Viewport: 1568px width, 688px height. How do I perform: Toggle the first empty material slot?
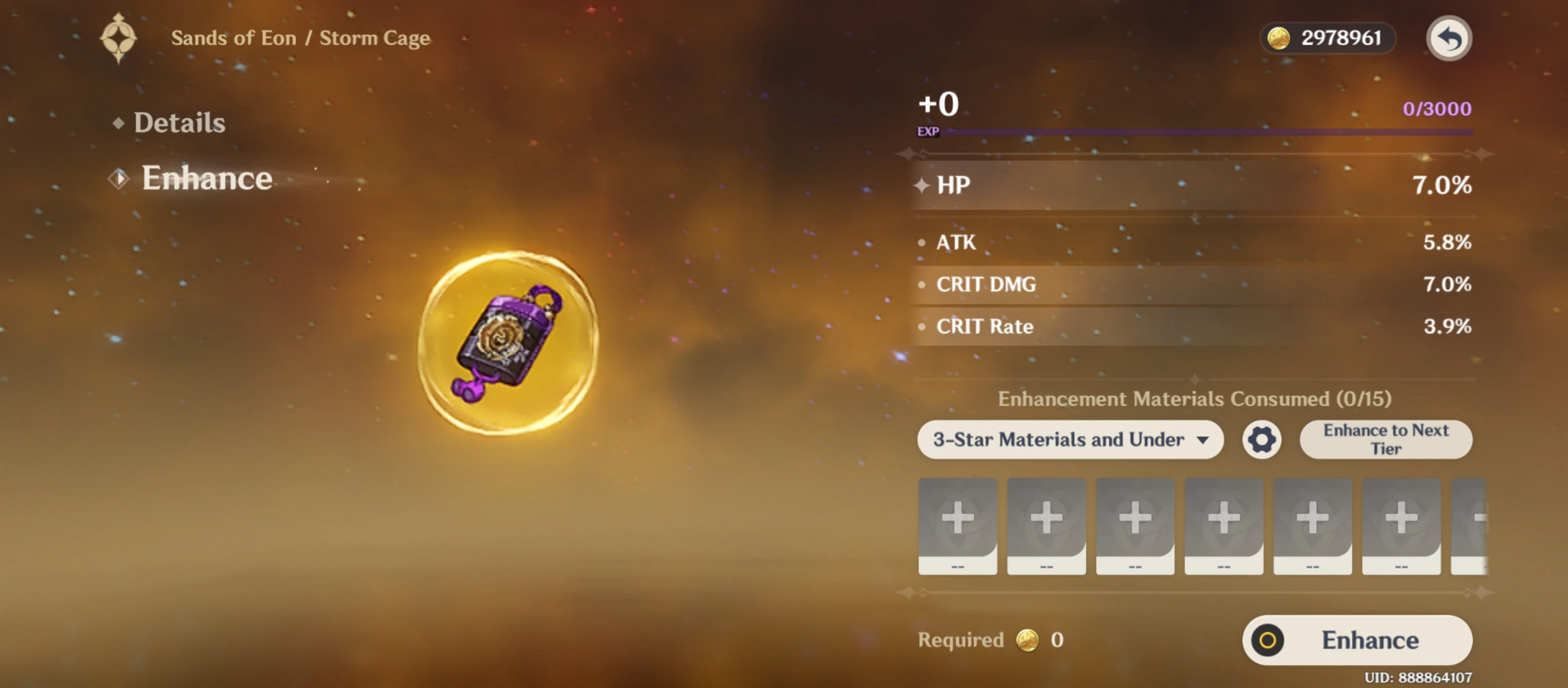957,524
